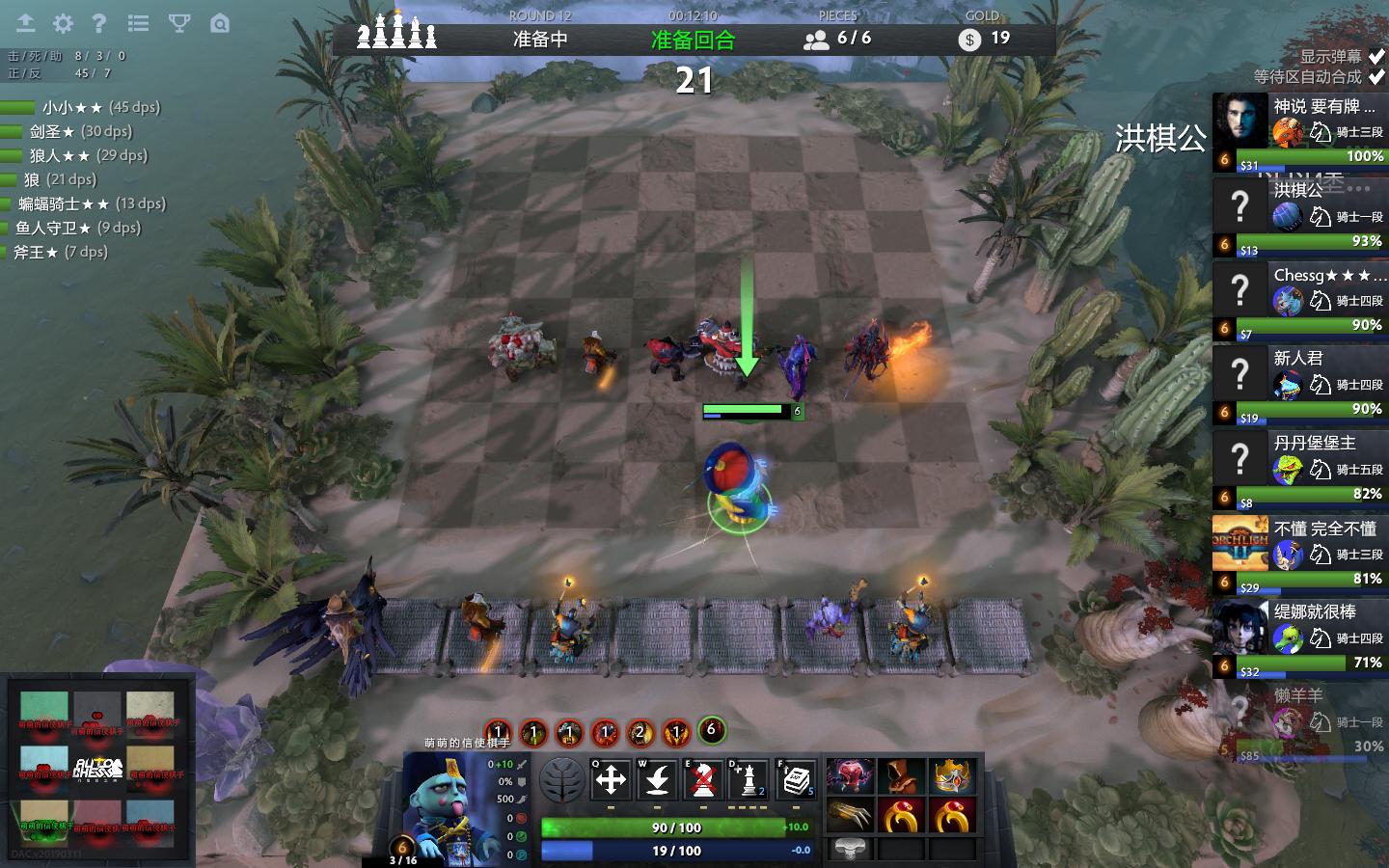Select the claws item slot

[851, 816]
